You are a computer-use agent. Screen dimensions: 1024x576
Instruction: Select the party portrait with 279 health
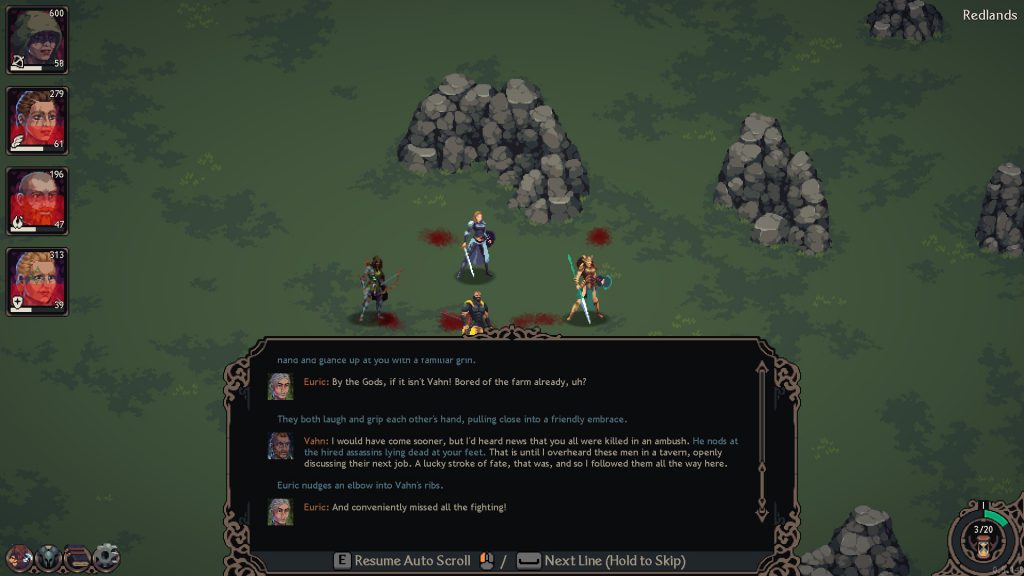(x=37, y=120)
